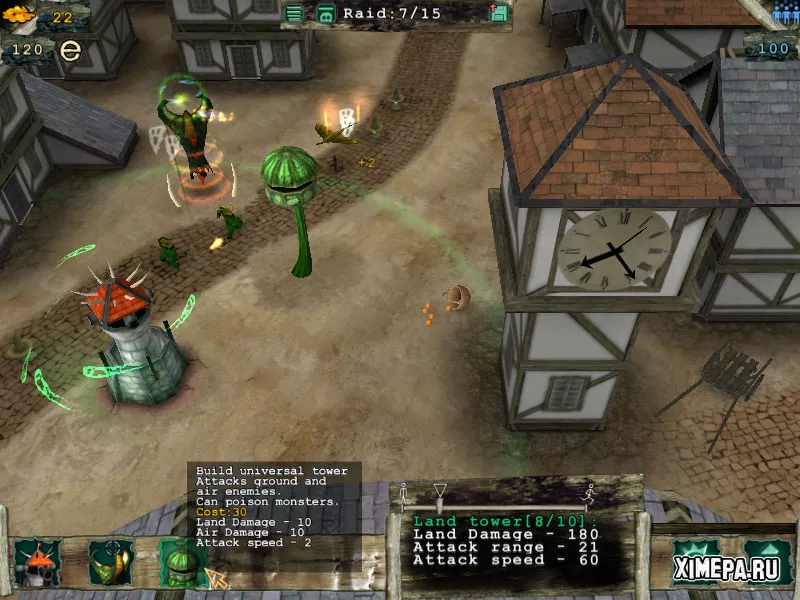
Task: Adjust the game speed slider marker
Action: pos(439,490)
